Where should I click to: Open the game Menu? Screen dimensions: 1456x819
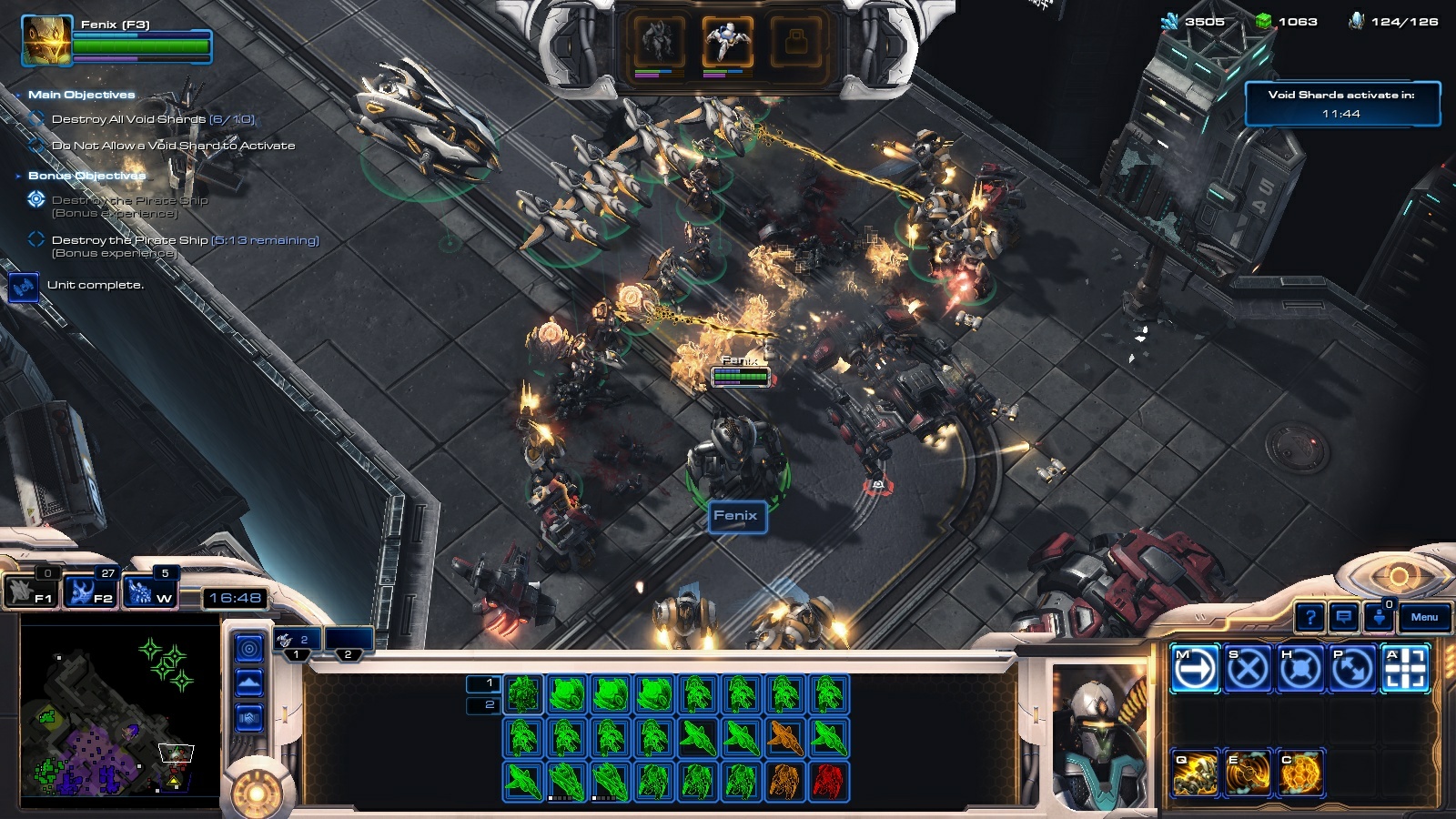1424,618
